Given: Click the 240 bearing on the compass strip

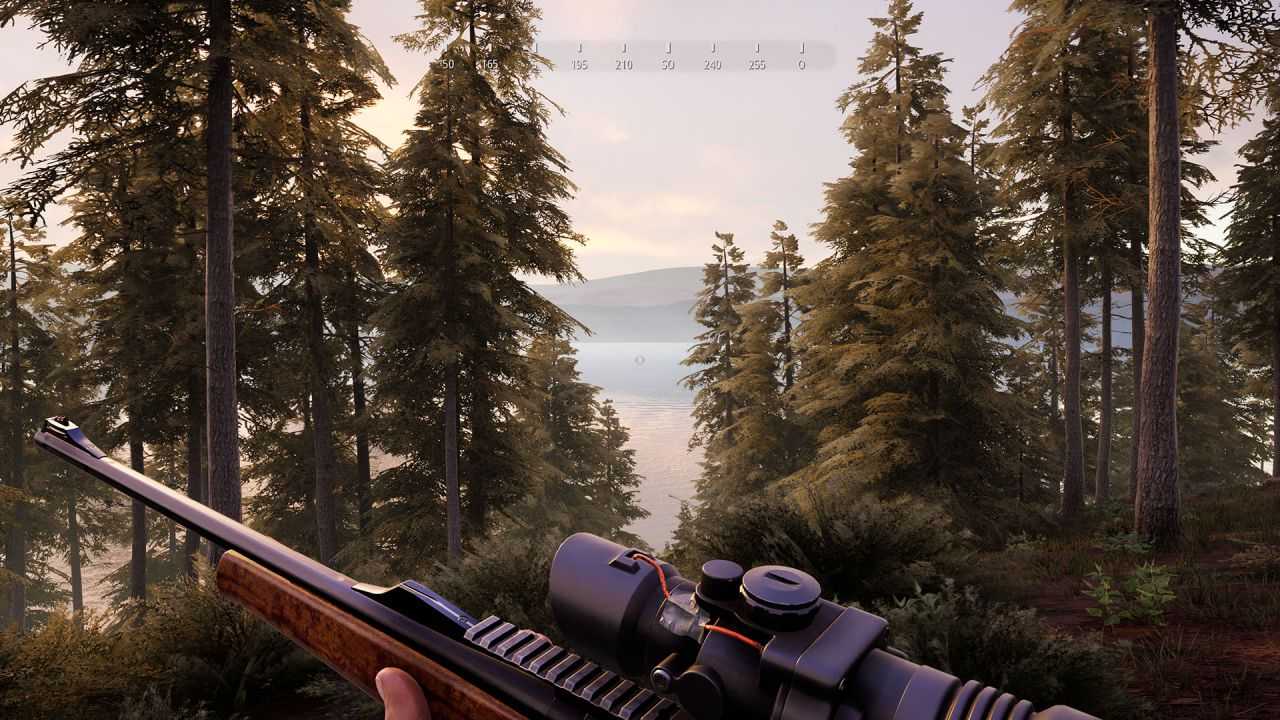Looking at the screenshot, I should pos(713,64).
